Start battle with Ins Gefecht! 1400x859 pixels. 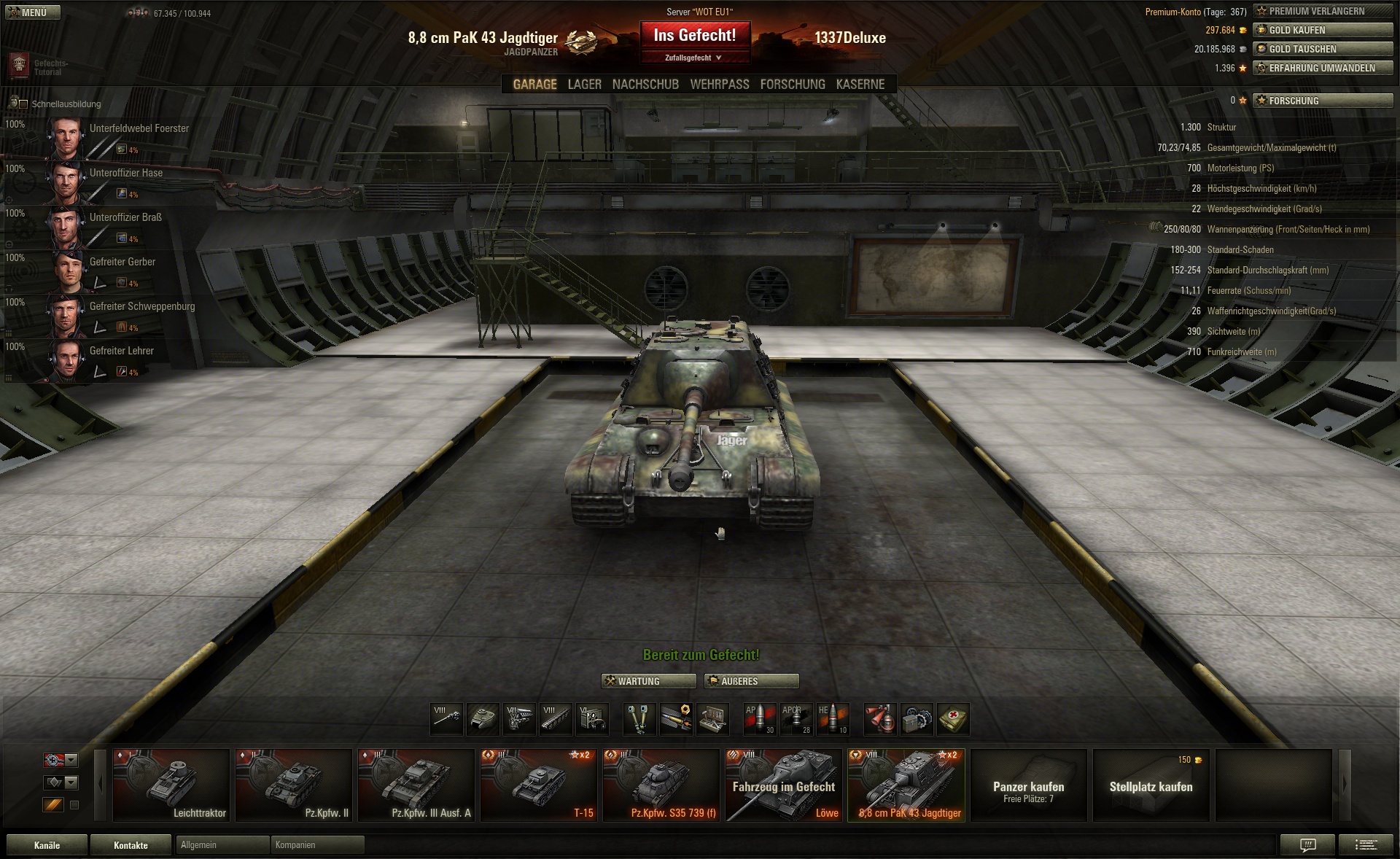click(x=694, y=35)
